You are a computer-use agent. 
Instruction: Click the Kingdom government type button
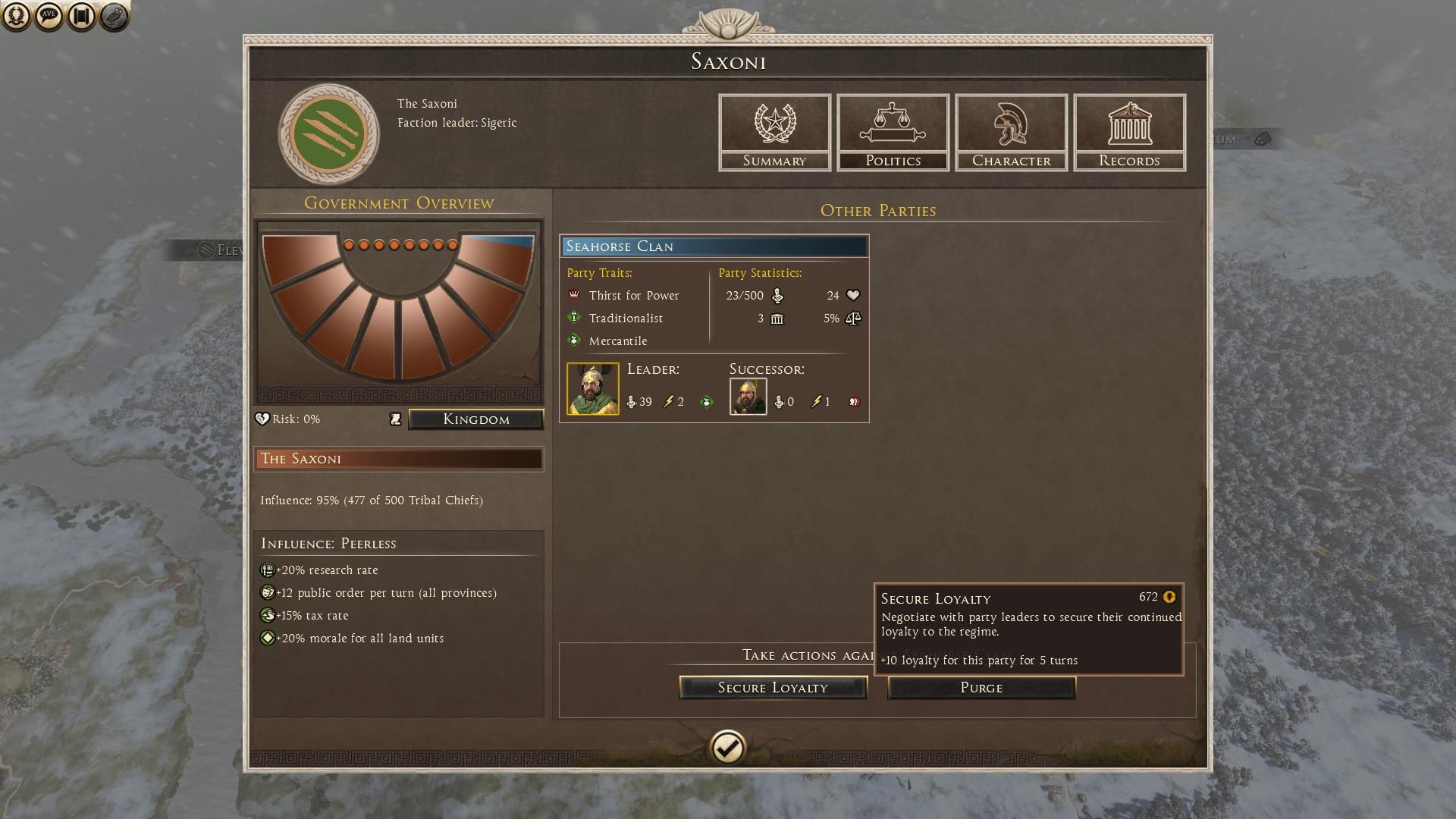pos(476,419)
